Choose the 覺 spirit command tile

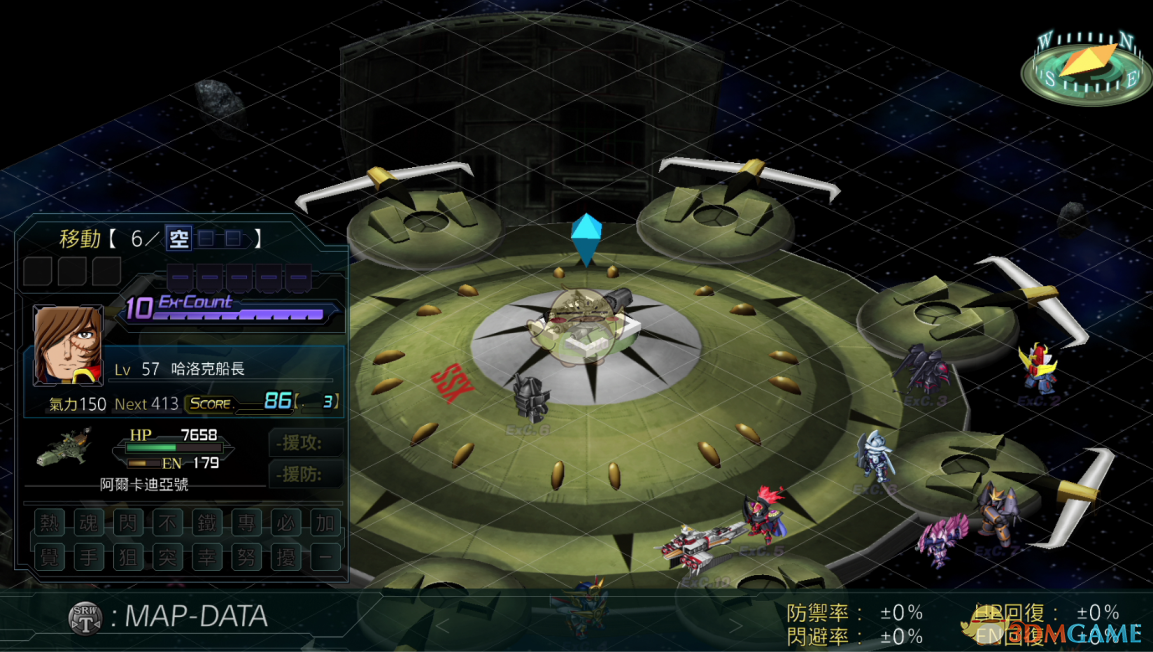click(x=49, y=557)
